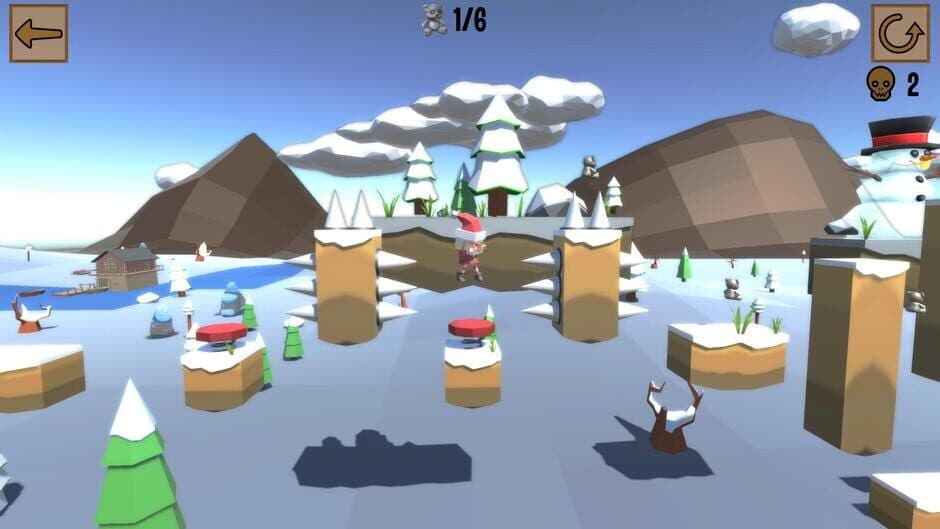Restart the level with the circular arrow
The width and height of the screenshot is (940, 529).
(x=899, y=33)
